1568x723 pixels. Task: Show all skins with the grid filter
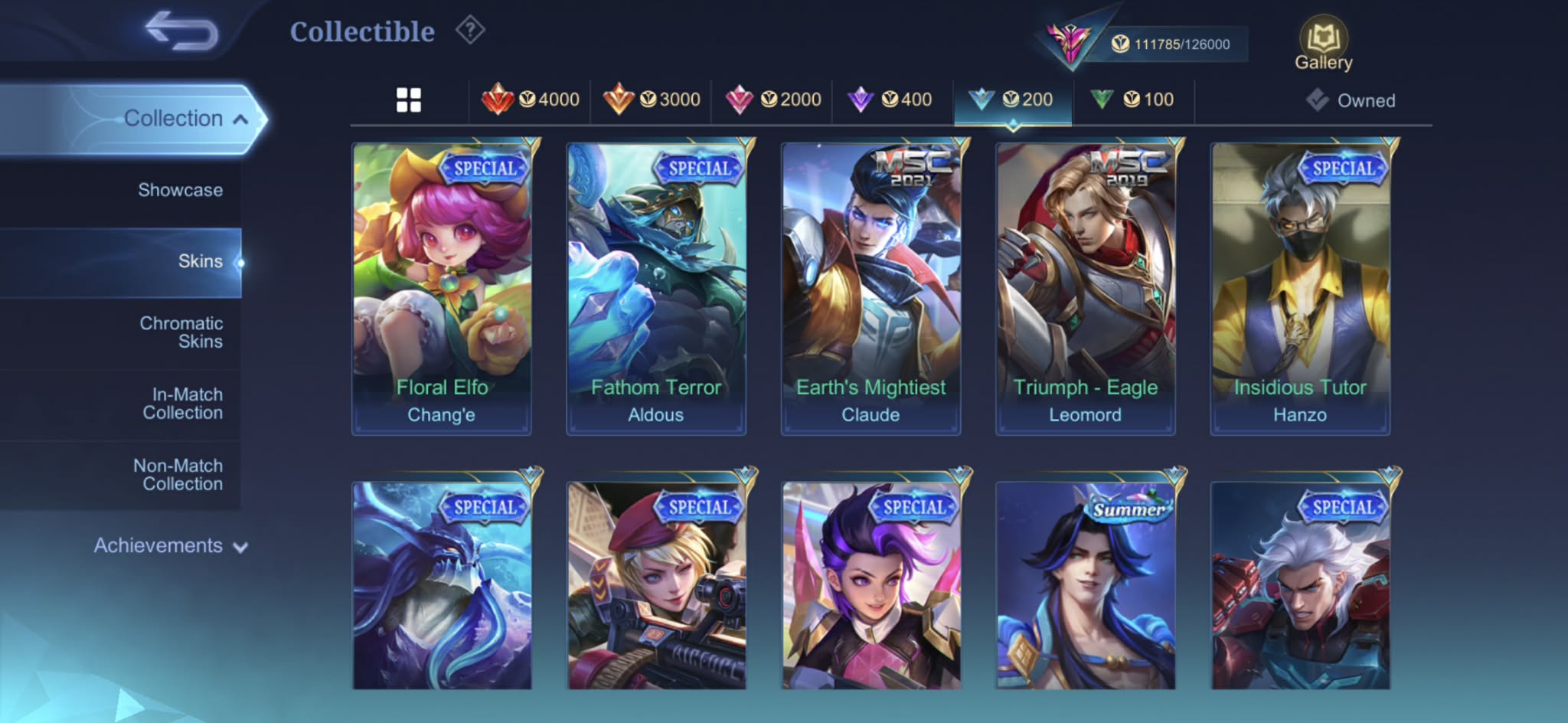click(x=409, y=100)
